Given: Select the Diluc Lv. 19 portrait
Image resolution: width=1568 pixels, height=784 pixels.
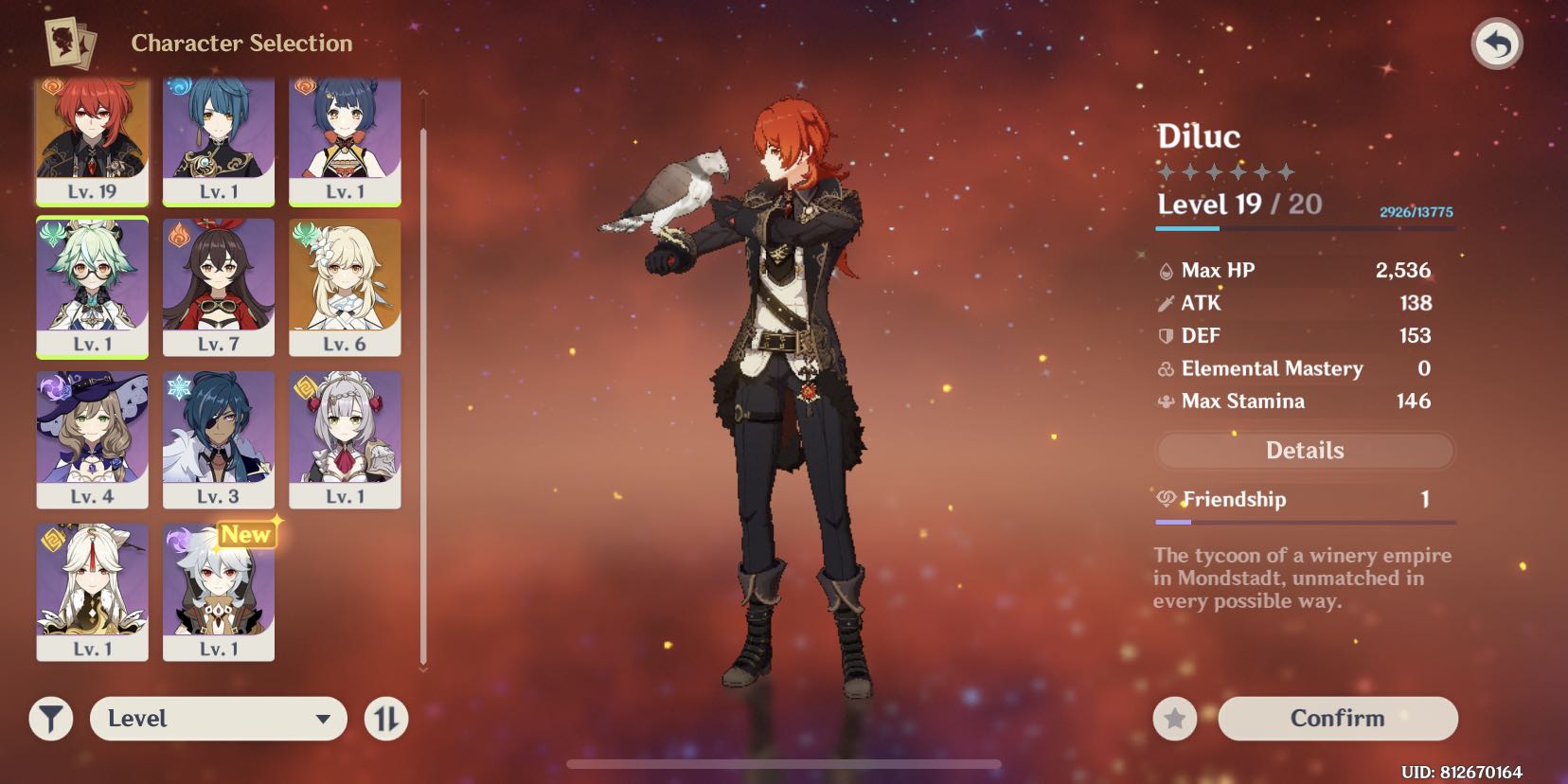Looking at the screenshot, I should click(92, 139).
